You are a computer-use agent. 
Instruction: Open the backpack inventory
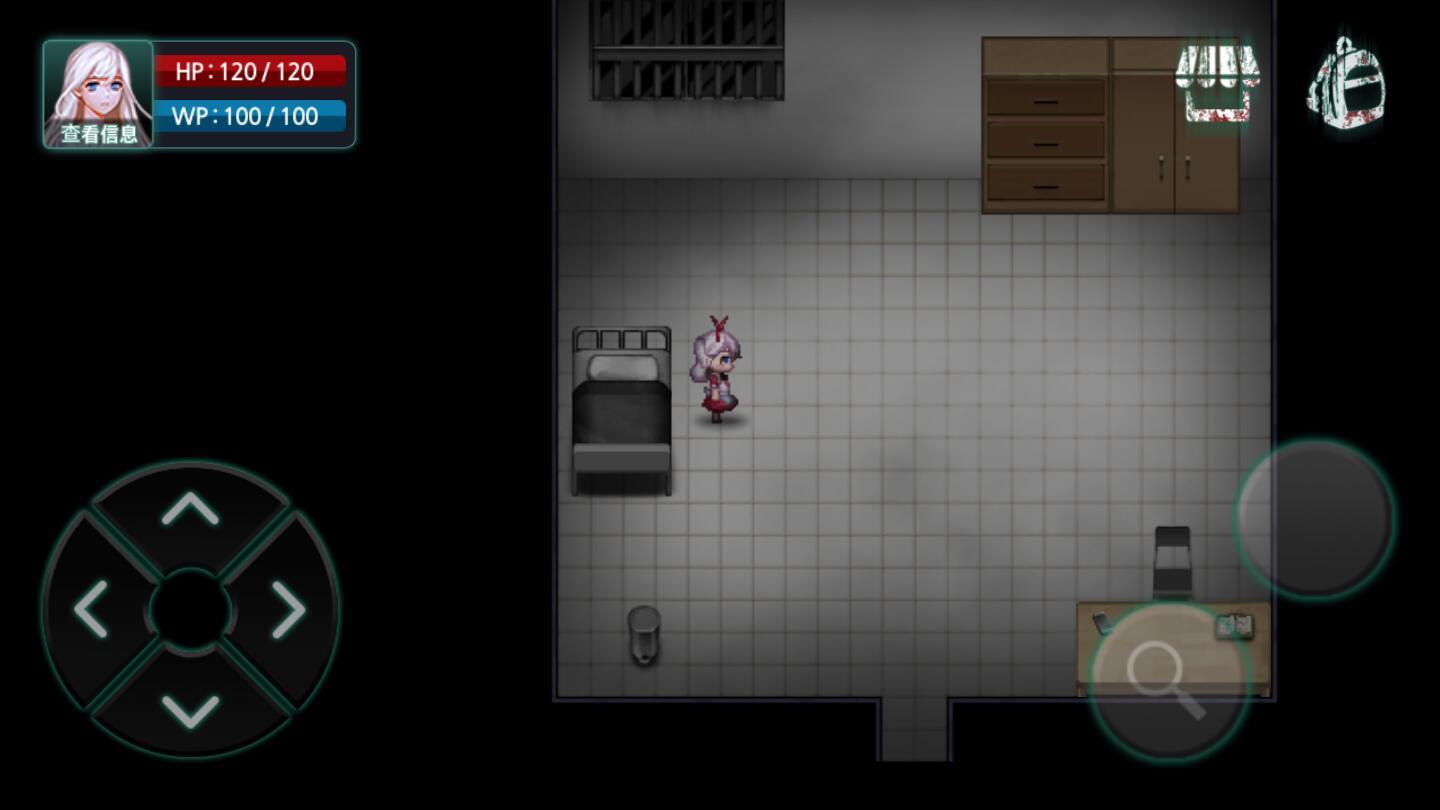pos(1346,84)
